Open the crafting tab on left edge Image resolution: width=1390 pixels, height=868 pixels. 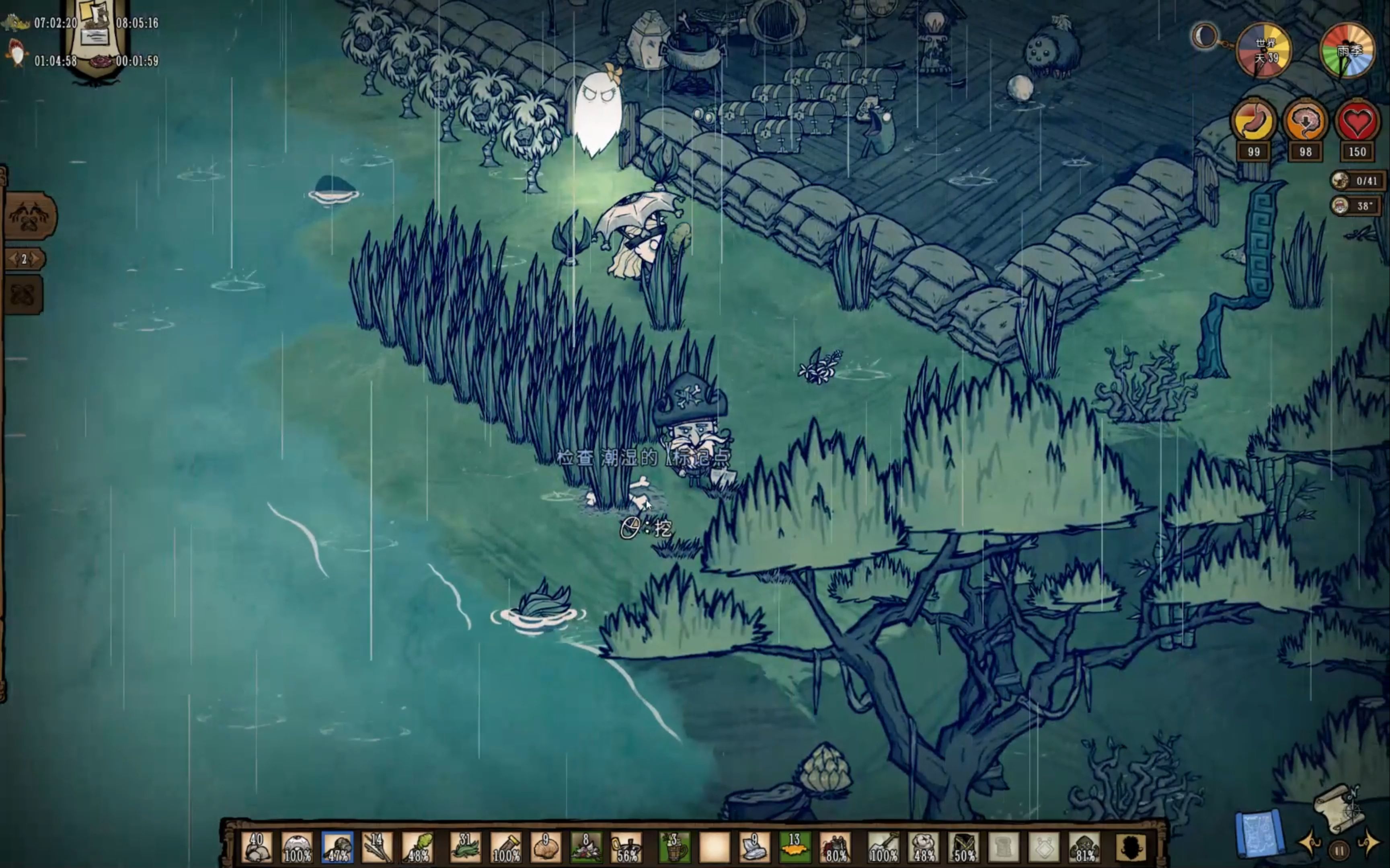pos(30,216)
